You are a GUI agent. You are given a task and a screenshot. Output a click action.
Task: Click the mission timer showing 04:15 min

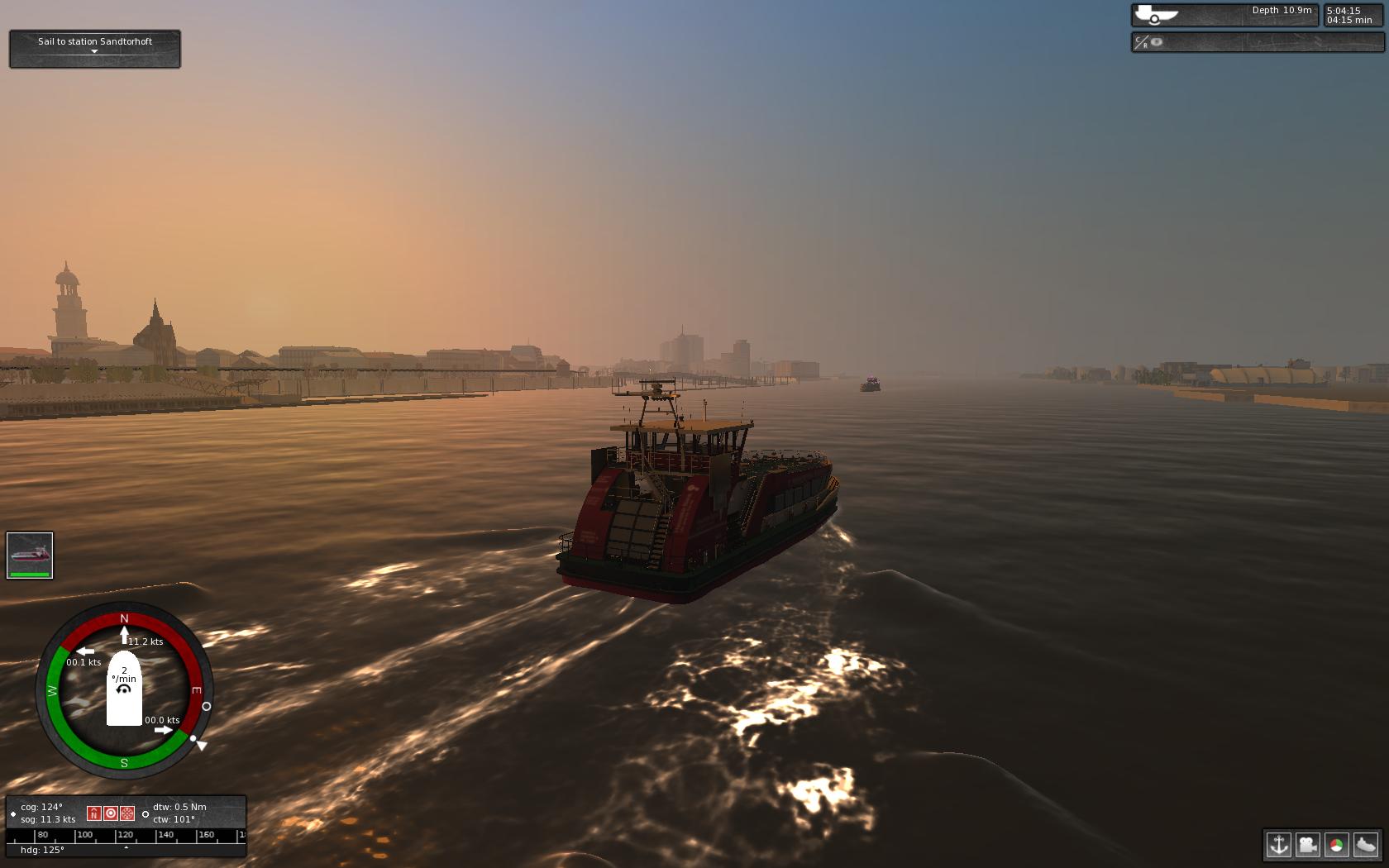click(1348, 21)
